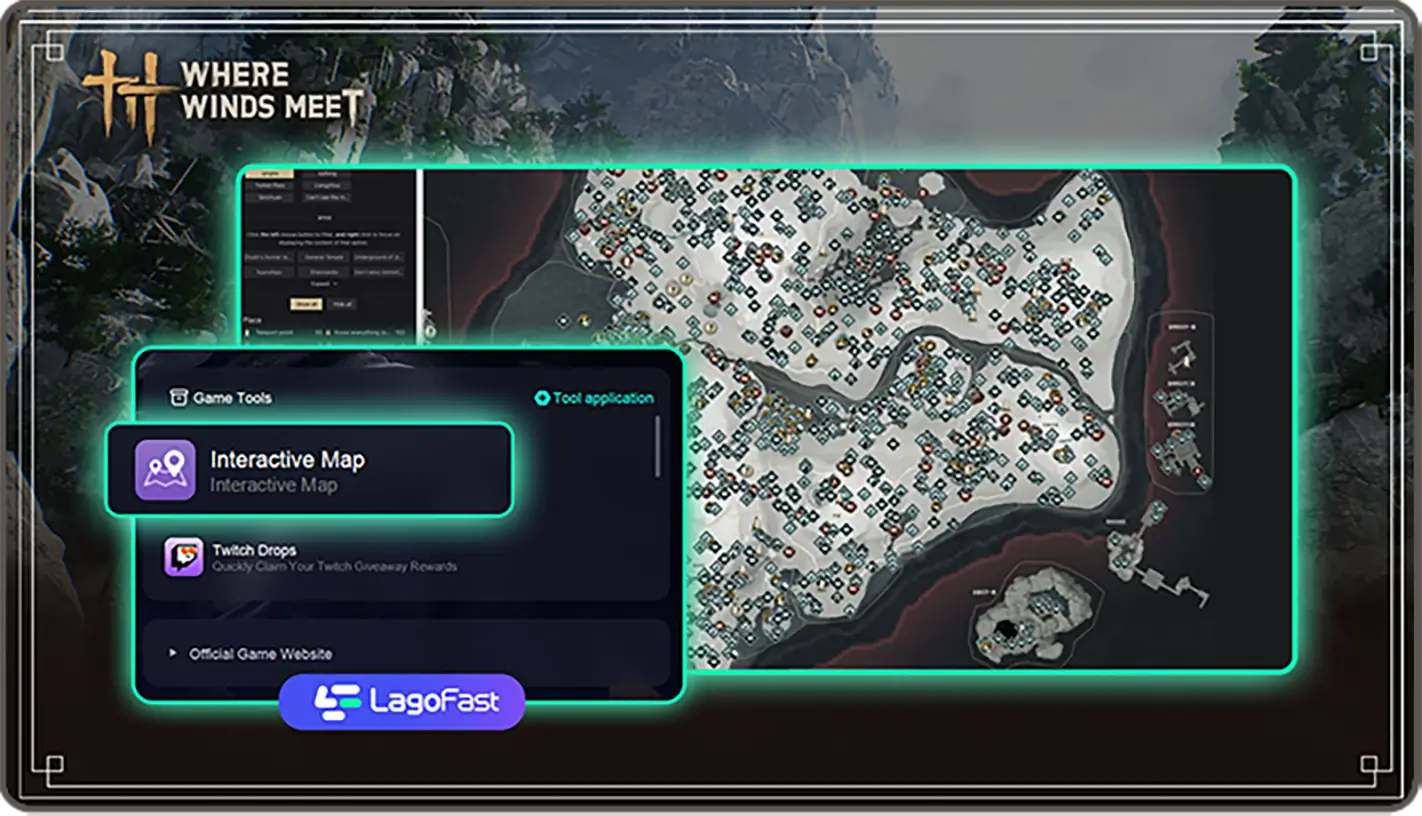Open the Interactive Map tool

pyautogui.click(x=309, y=470)
